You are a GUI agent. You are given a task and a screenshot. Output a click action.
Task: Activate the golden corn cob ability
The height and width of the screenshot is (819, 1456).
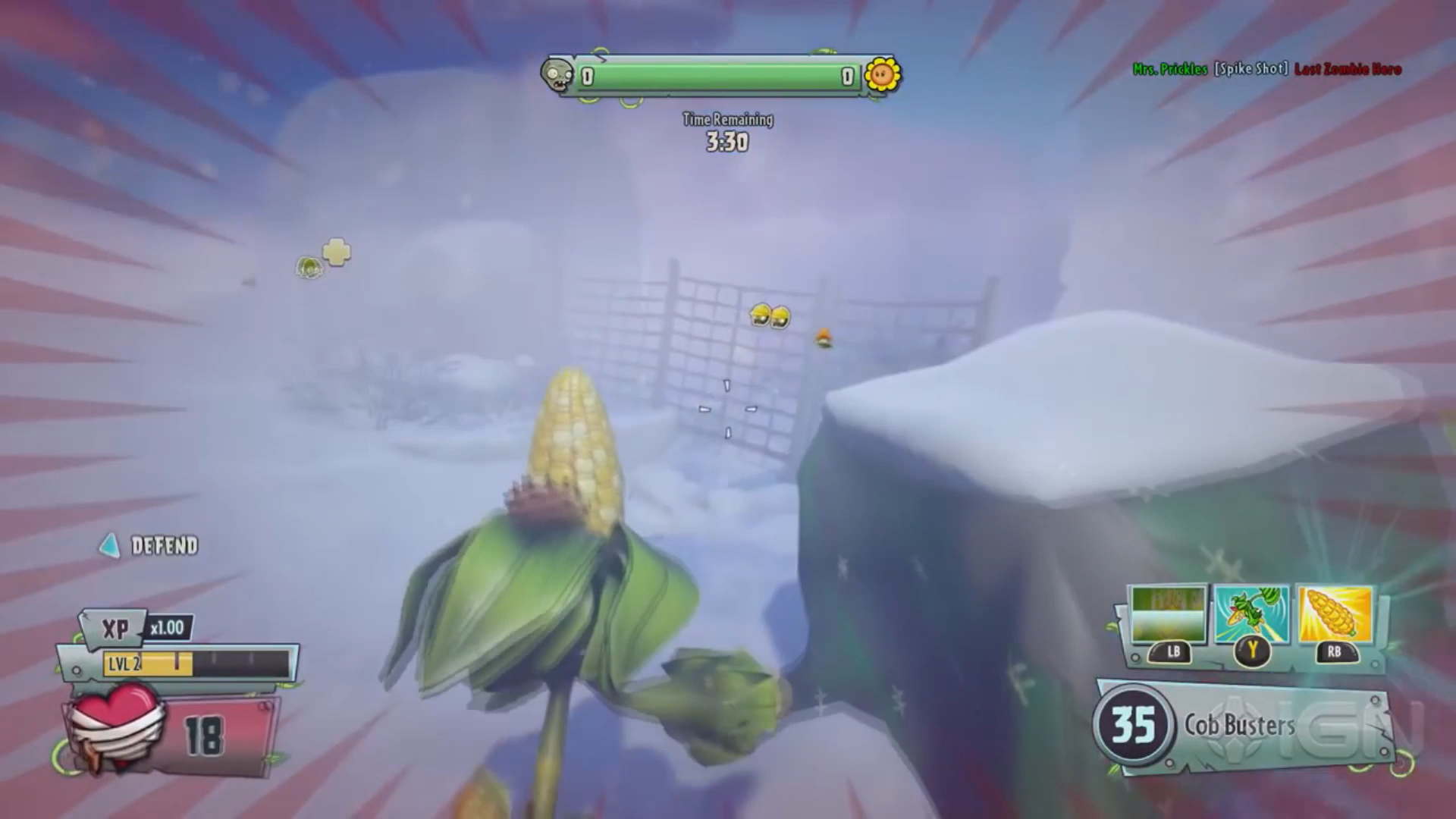[1335, 615]
